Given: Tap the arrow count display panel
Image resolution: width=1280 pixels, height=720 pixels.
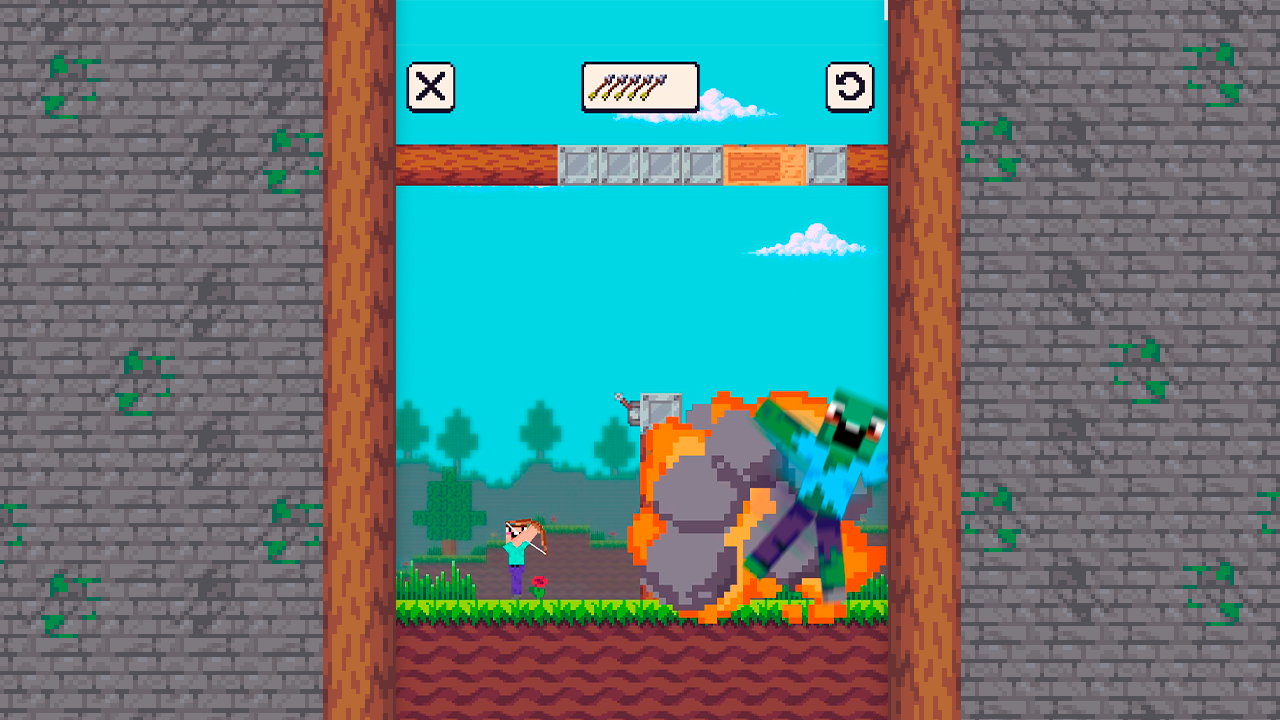Looking at the screenshot, I should point(640,87).
